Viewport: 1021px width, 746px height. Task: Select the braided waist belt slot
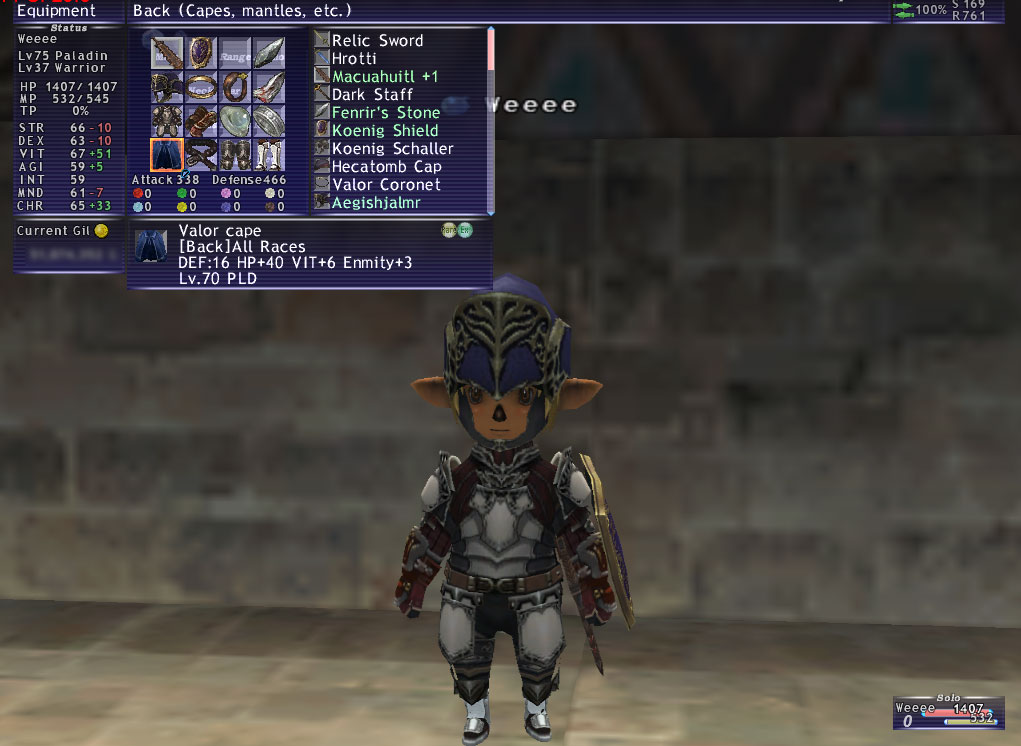click(x=201, y=155)
